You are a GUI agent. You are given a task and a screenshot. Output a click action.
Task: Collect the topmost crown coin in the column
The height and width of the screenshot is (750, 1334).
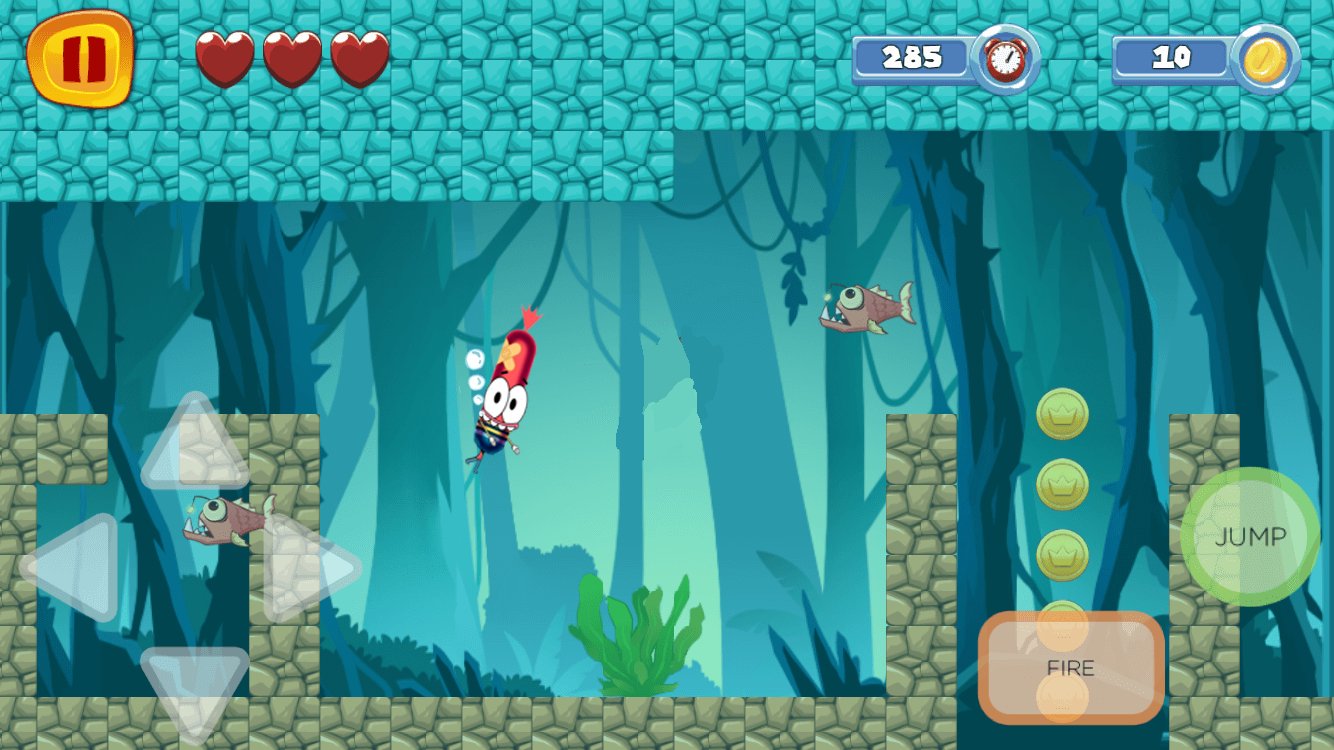tap(1063, 417)
